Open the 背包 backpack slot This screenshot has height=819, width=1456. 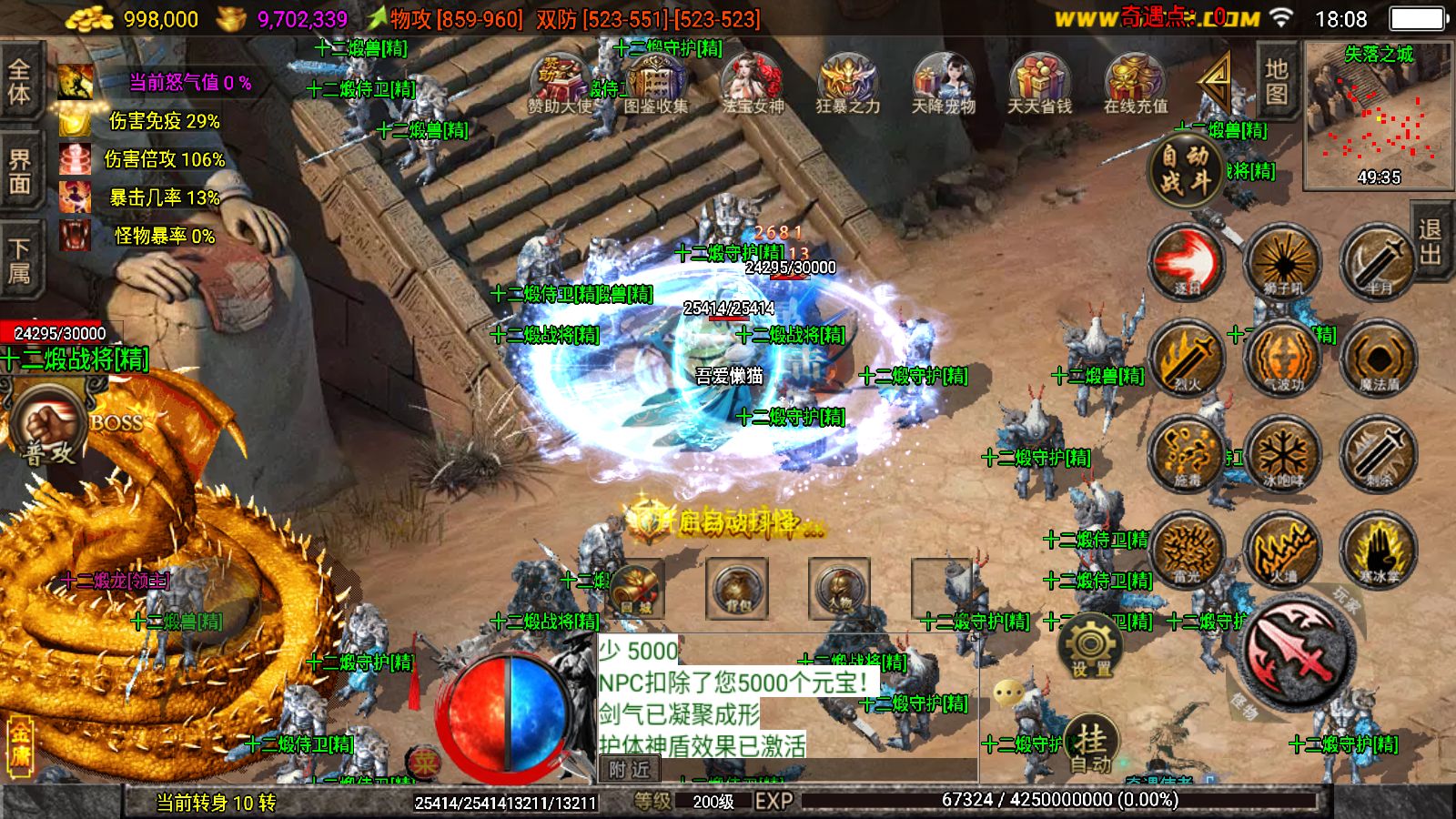point(737,589)
